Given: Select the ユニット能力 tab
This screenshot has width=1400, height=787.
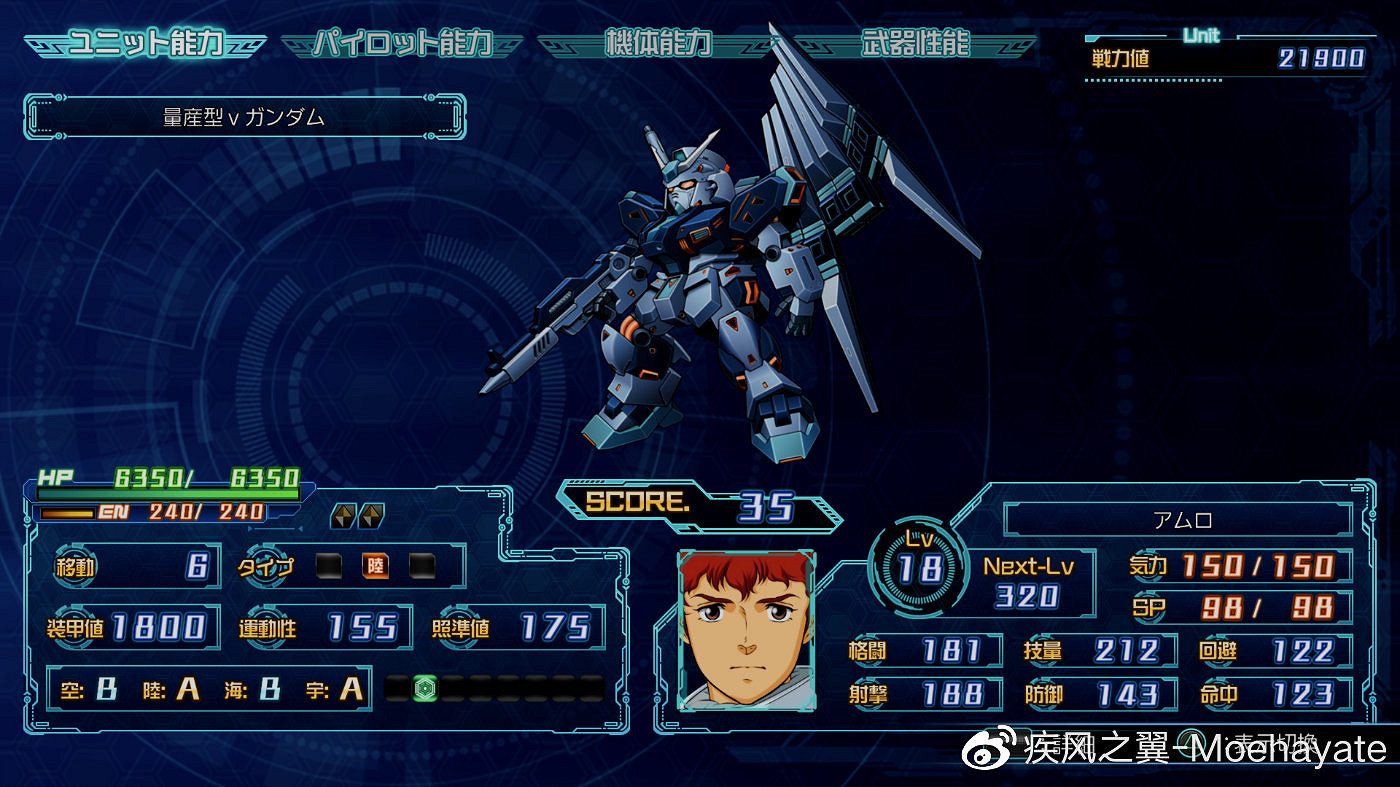Looking at the screenshot, I should 145,44.
